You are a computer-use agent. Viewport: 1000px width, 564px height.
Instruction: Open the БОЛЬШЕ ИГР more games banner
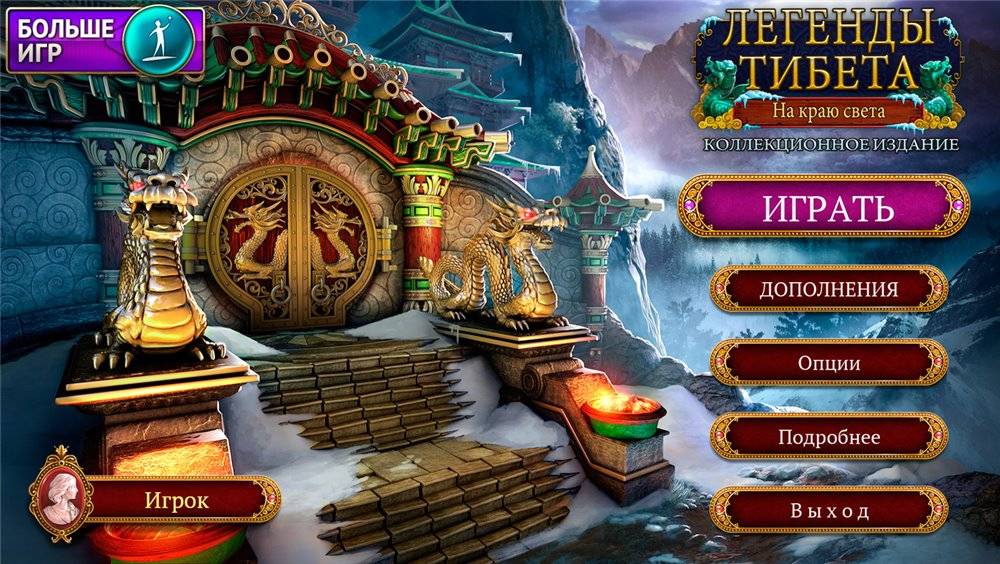[x=105, y=40]
